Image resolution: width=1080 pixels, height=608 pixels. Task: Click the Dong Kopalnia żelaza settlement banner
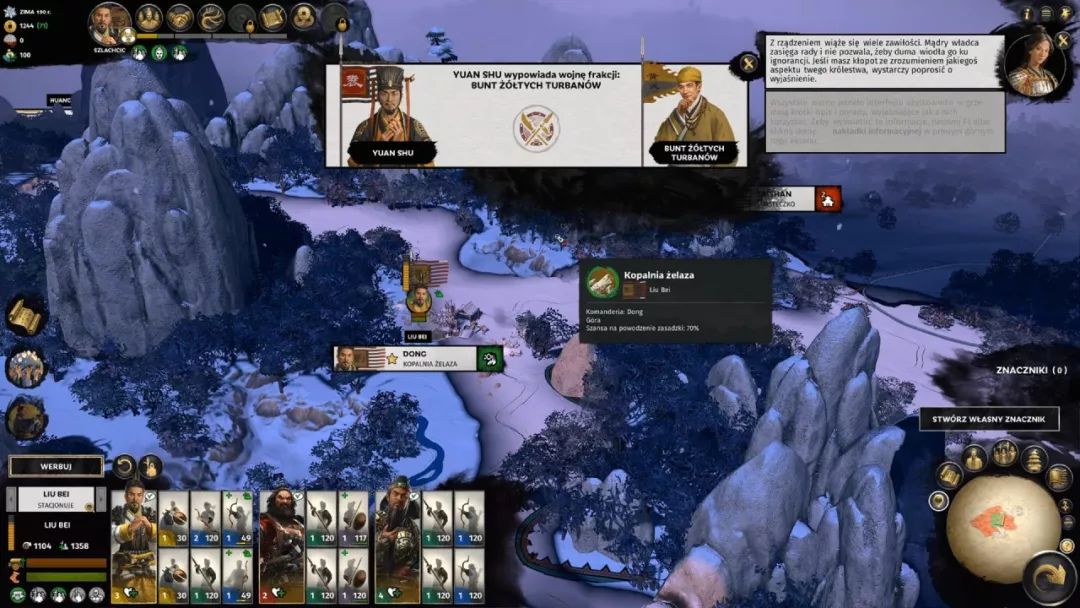(418, 359)
